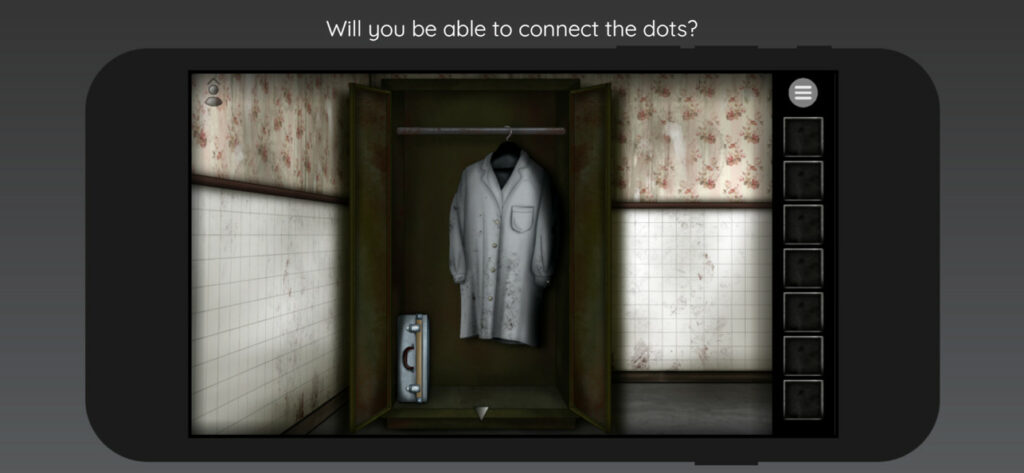The height and width of the screenshot is (473, 1024).
Task: Go back using the downward arrow
Action: [482, 412]
